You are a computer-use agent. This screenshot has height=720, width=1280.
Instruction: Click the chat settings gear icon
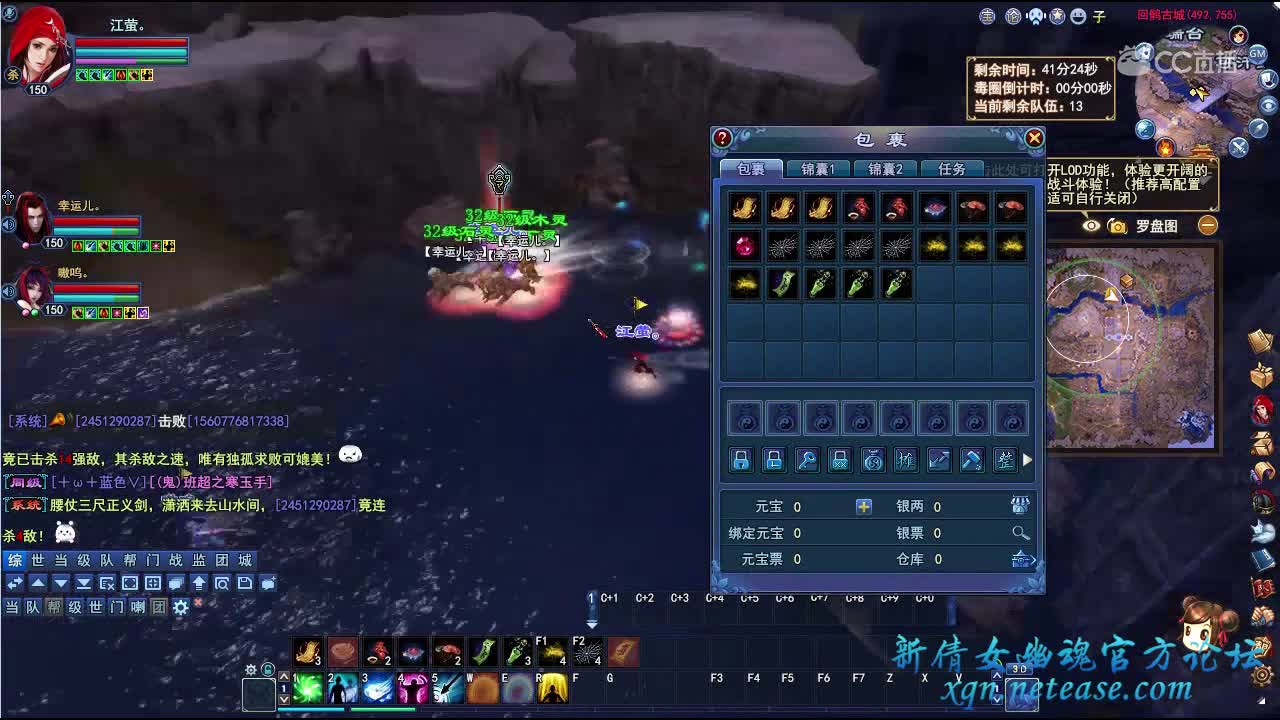coord(180,606)
